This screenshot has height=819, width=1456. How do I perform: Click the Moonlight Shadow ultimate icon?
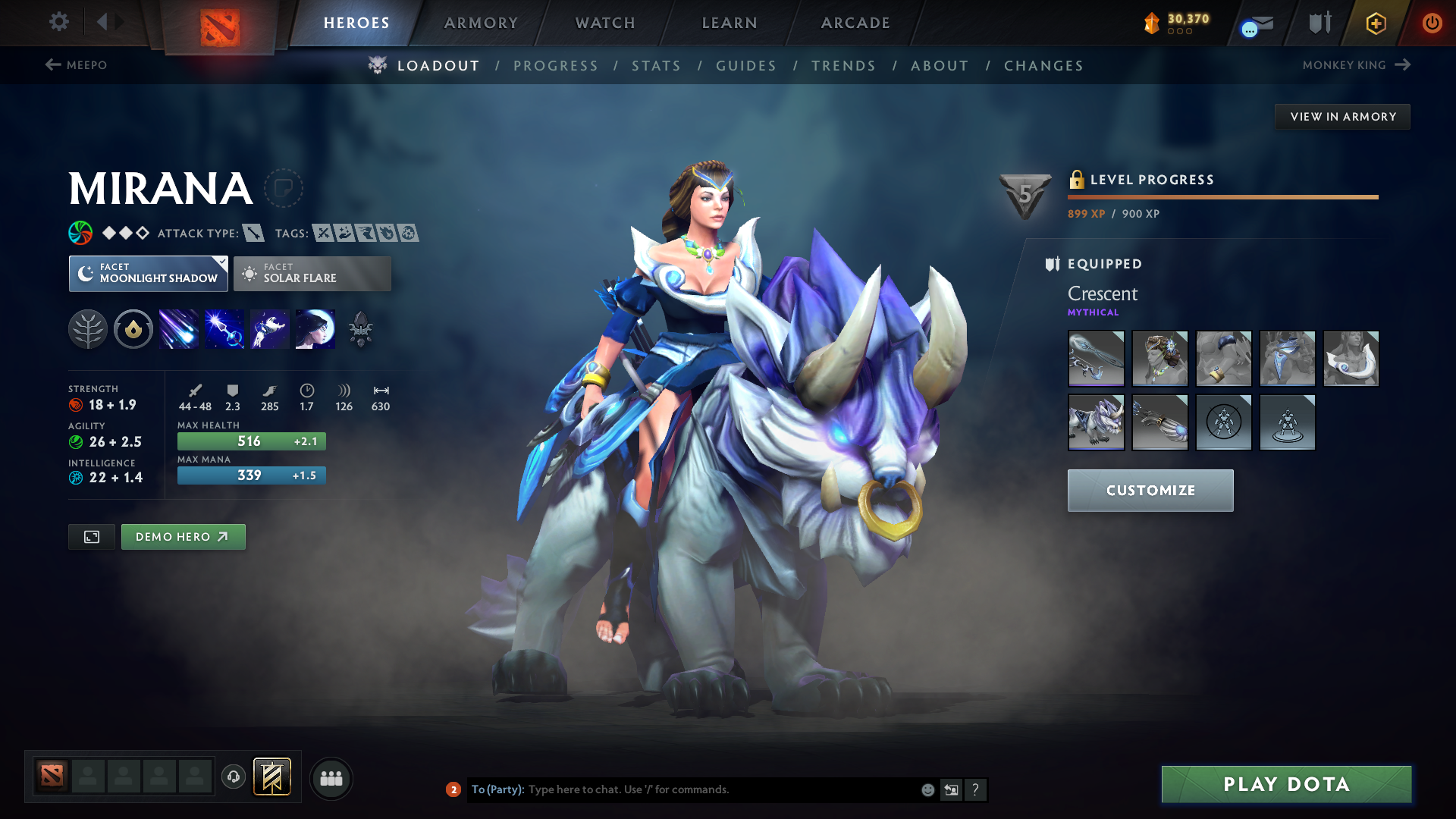coord(315,329)
